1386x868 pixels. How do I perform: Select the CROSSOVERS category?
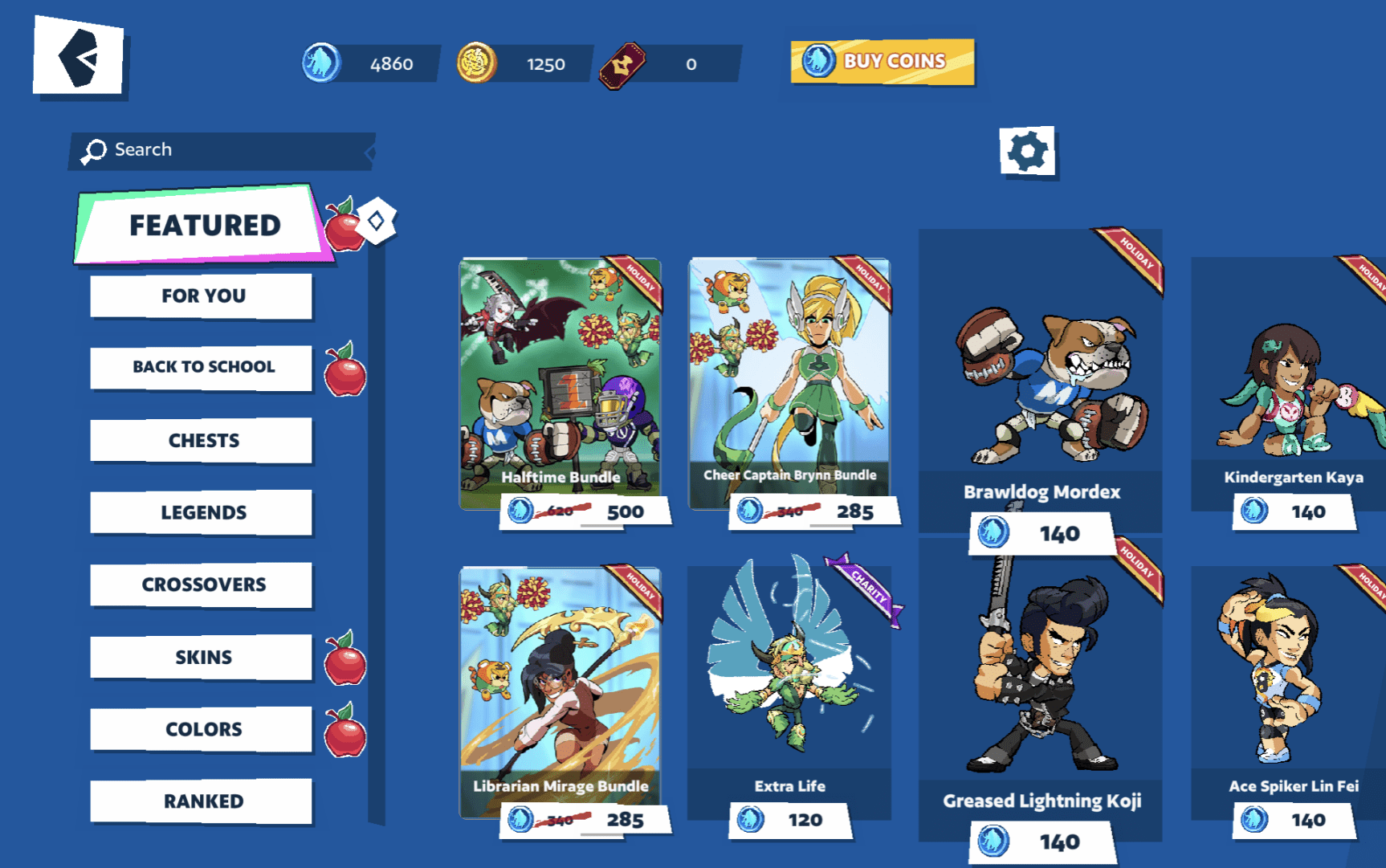click(x=201, y=585)
